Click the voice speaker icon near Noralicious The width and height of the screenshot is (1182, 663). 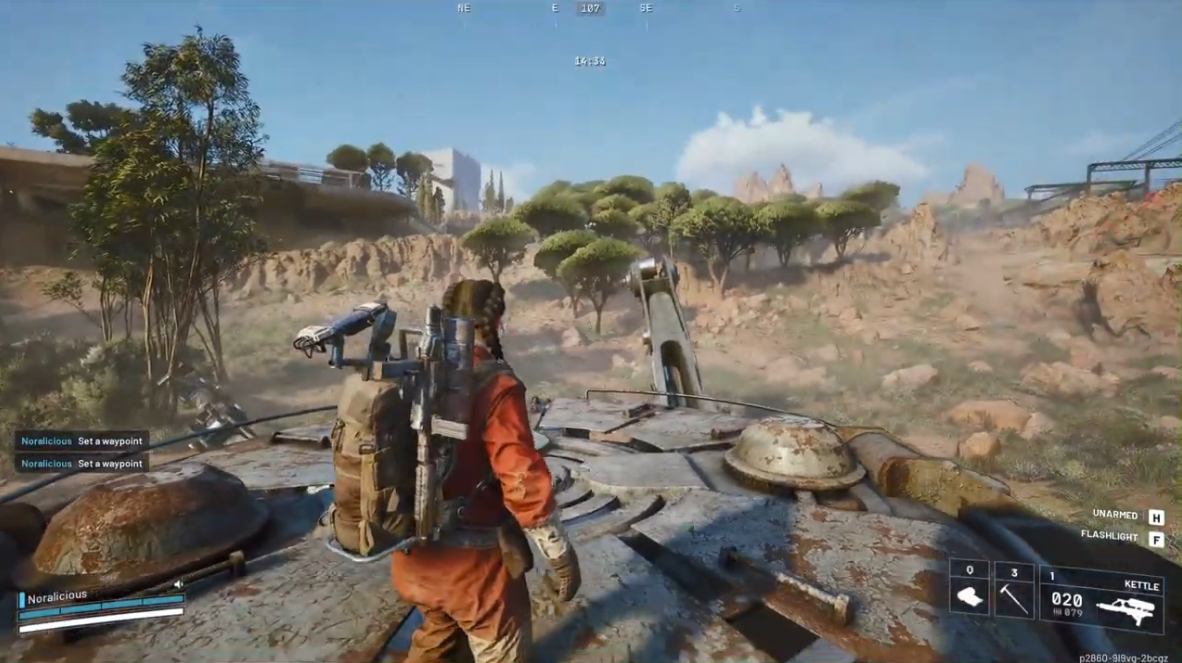180,584
